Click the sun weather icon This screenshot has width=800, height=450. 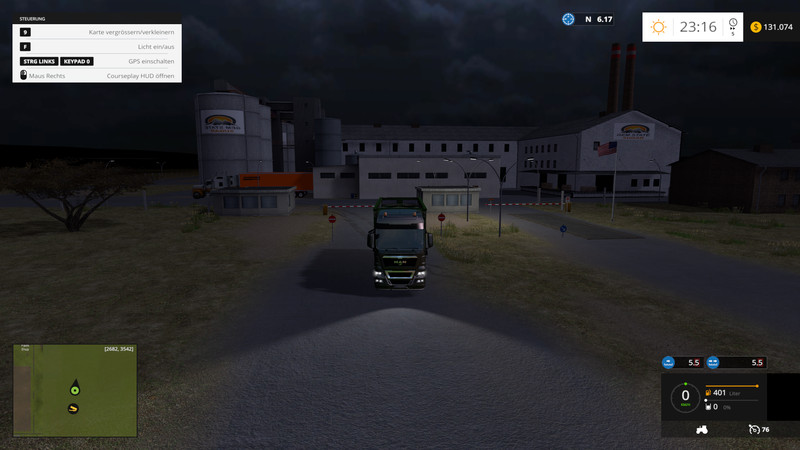pyautogui.click(x=658, y=27)
